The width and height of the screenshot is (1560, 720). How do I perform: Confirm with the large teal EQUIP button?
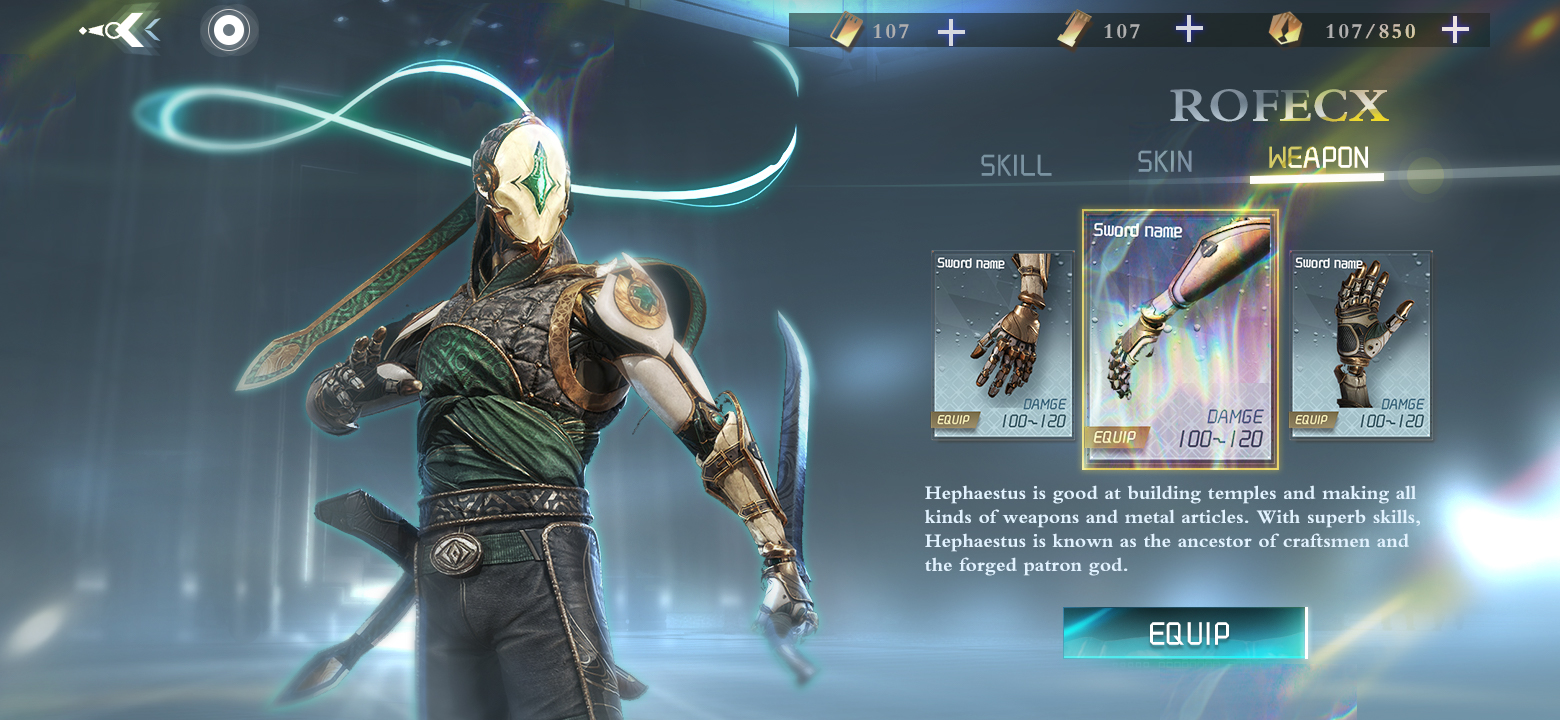click(1186, 633)
